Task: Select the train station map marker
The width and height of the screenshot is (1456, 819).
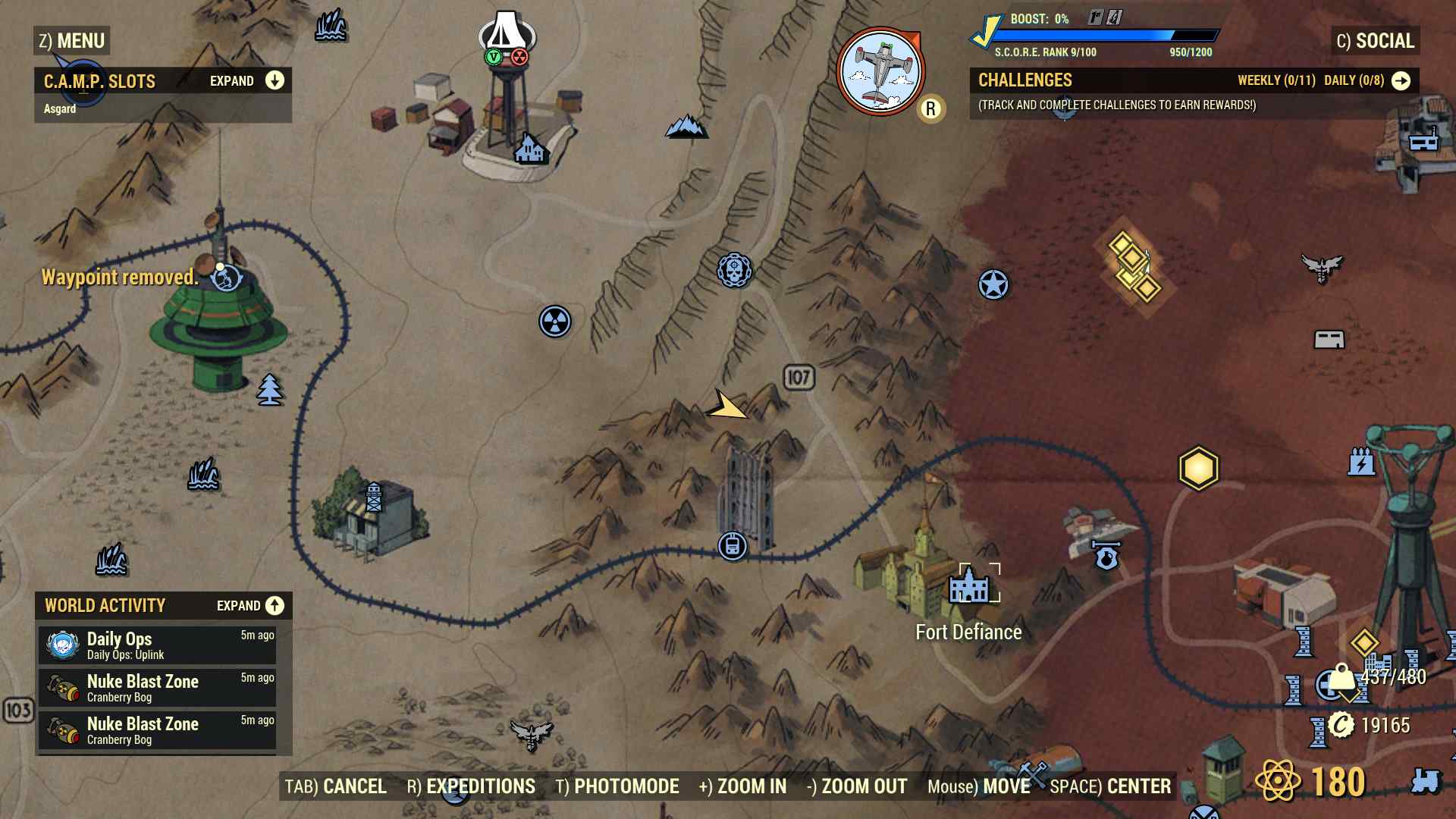Action: (732, 546)
